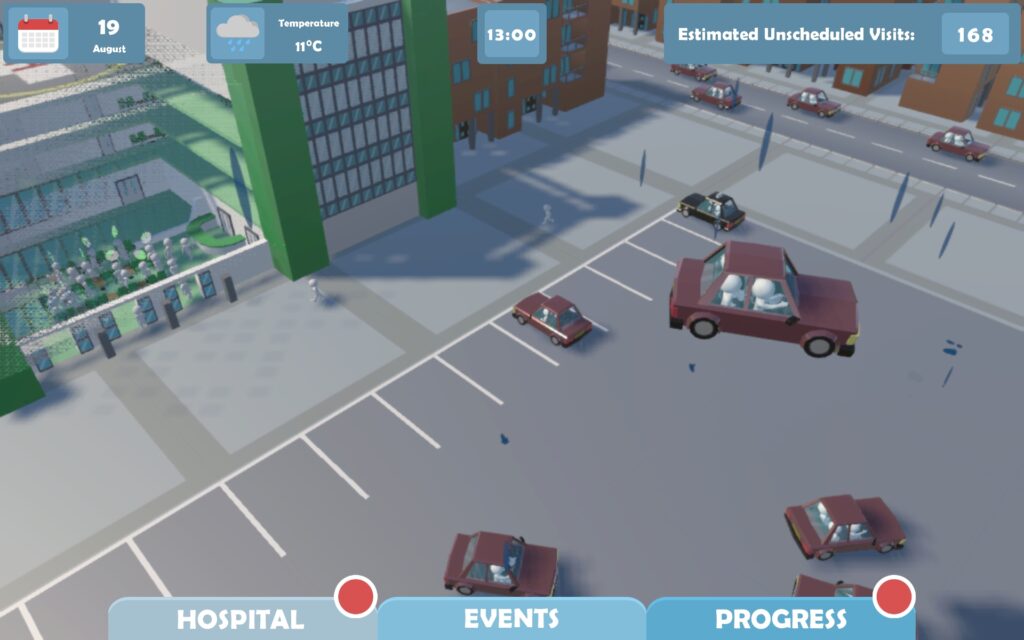Show the PROGRESS tab

click(780, 619)
